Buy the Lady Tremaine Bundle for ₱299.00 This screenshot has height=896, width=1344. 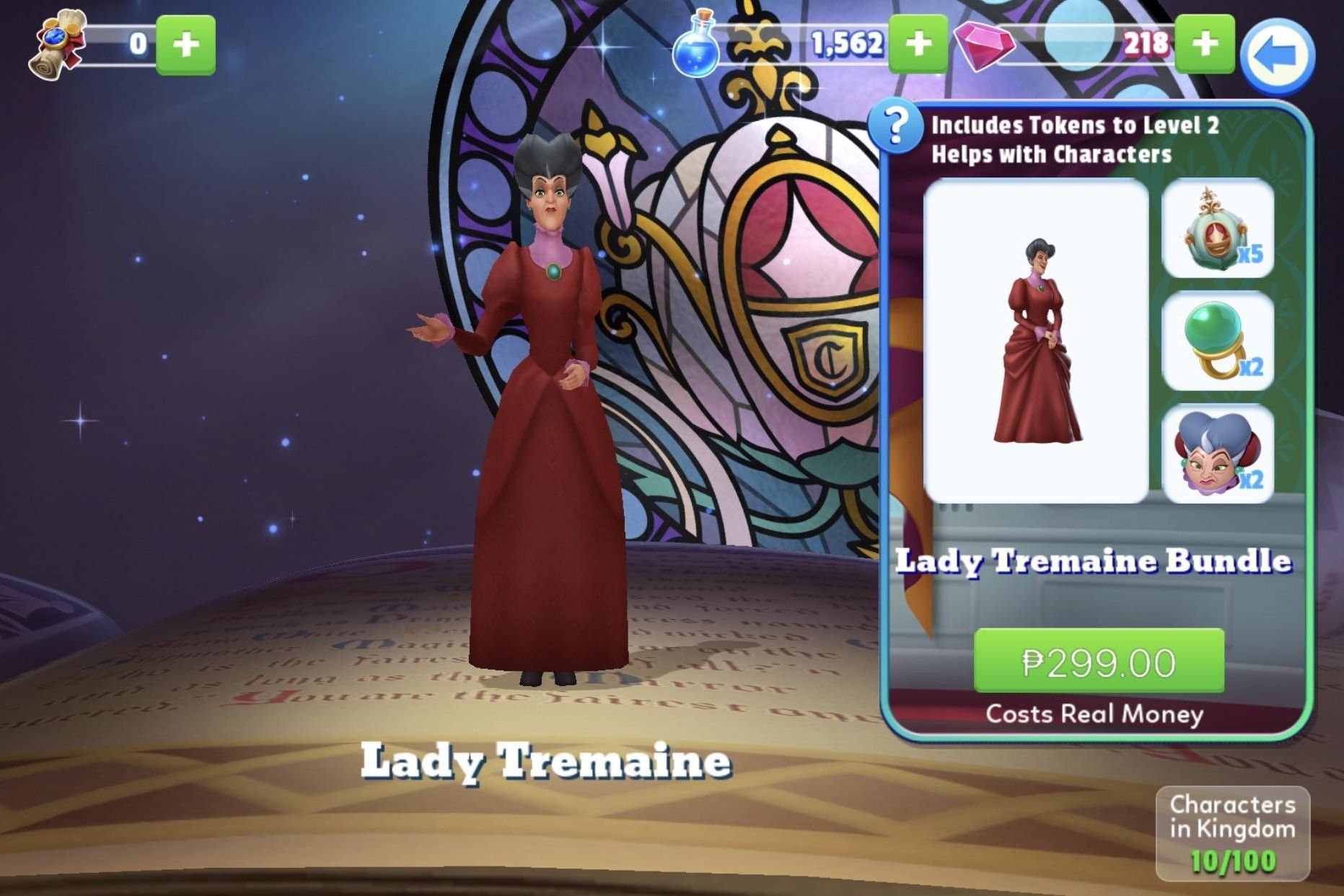click(x=1098, y=661)
